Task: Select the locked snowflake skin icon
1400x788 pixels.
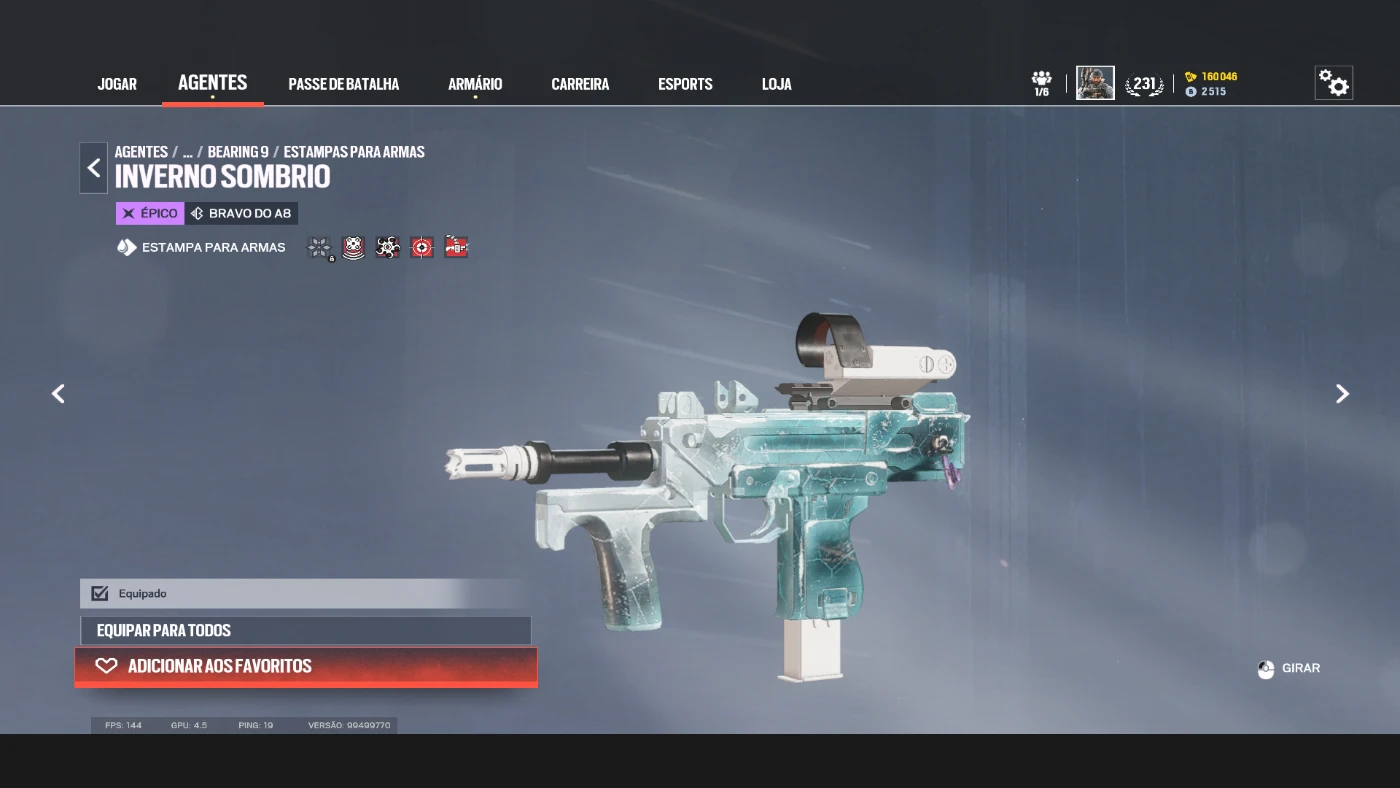Action: coord(320,247)
